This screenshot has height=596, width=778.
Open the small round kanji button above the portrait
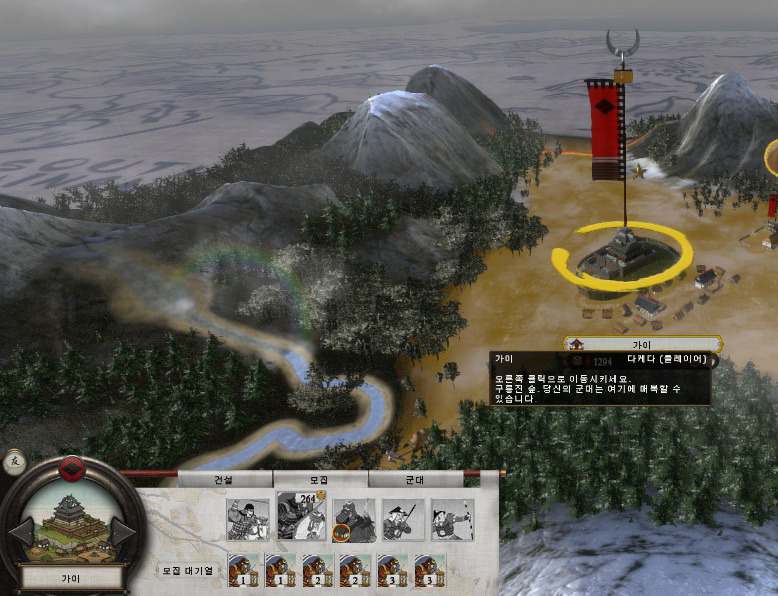coord(15,462)
